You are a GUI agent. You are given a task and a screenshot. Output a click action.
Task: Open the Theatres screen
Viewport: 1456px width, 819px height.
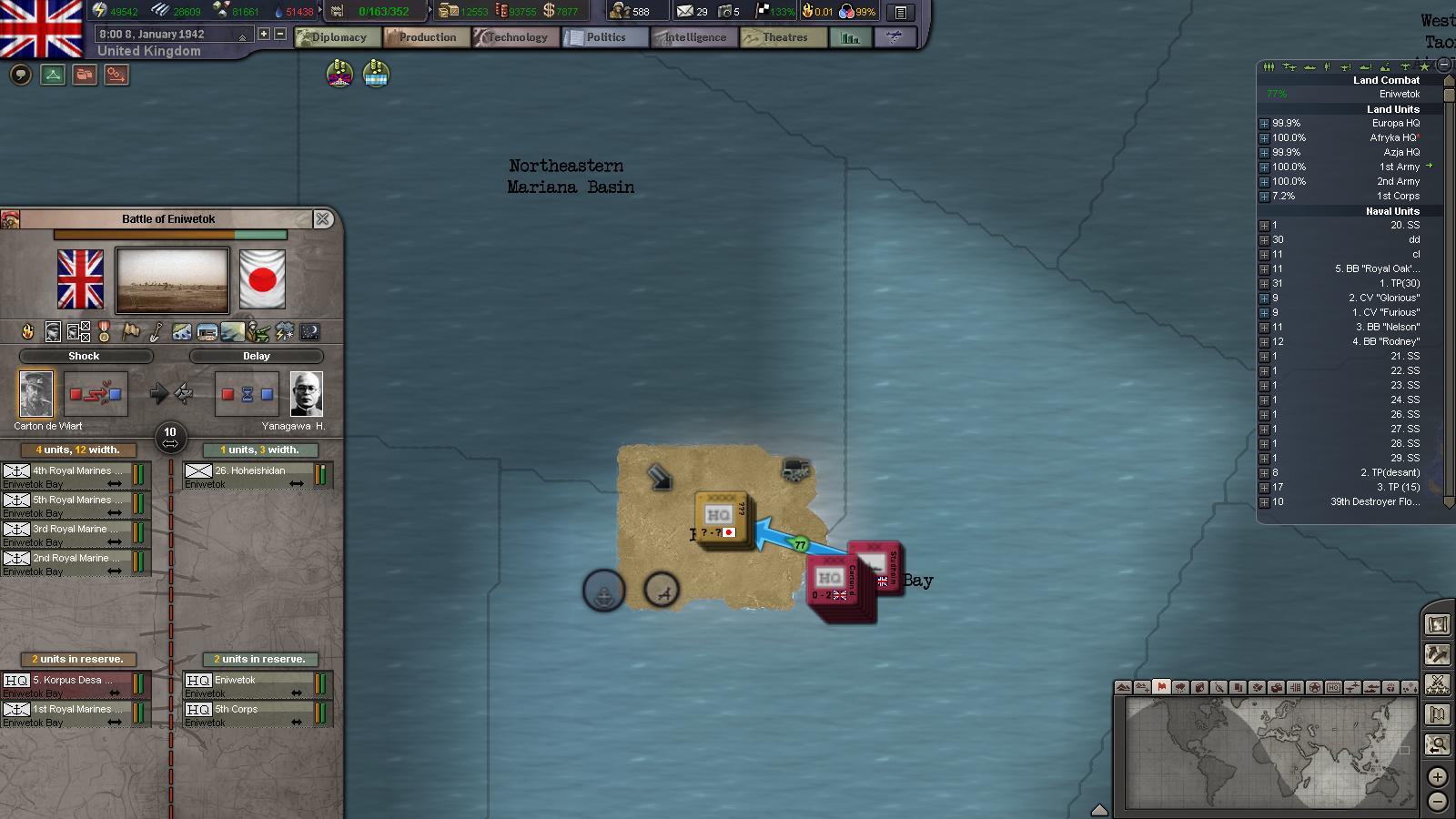[x=784, y=37]
